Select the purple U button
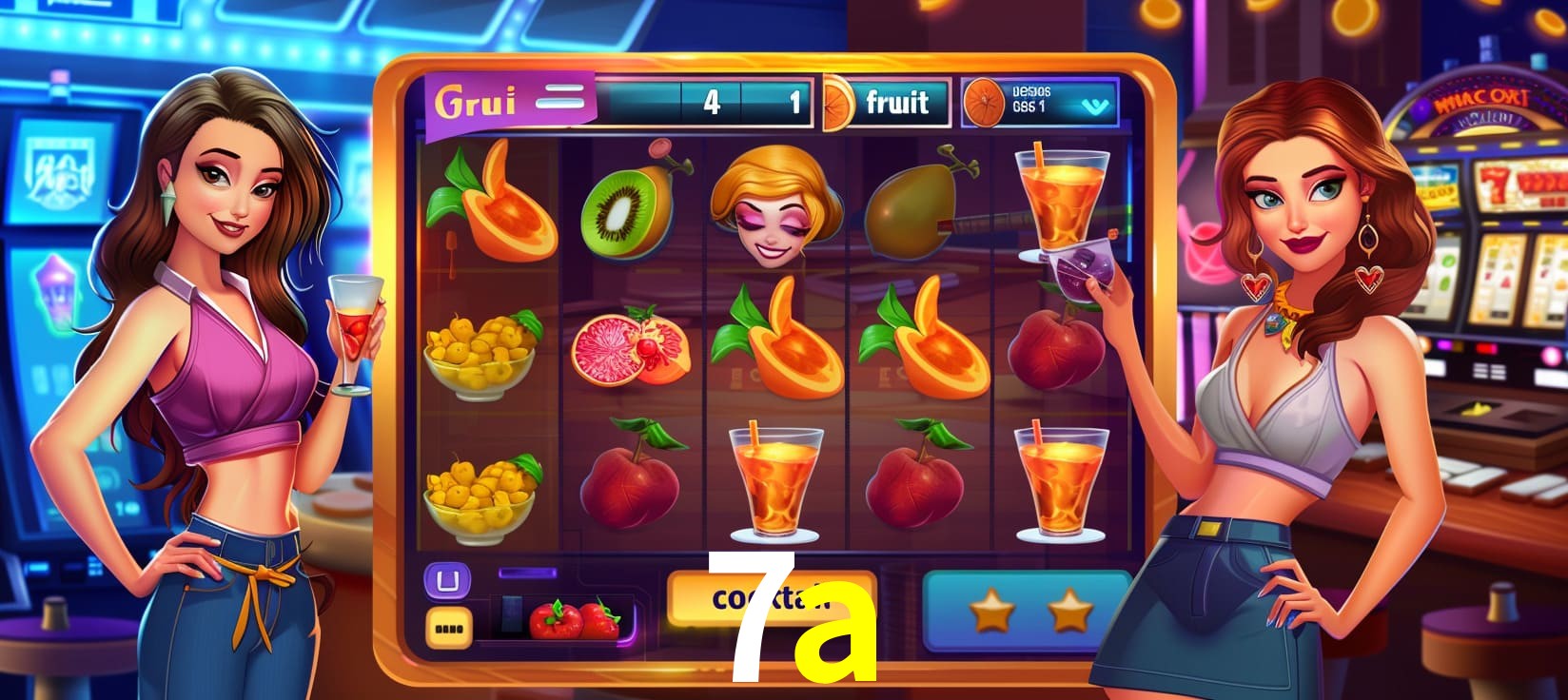This screenshot has height=700, width=1568. click(446, 580)
